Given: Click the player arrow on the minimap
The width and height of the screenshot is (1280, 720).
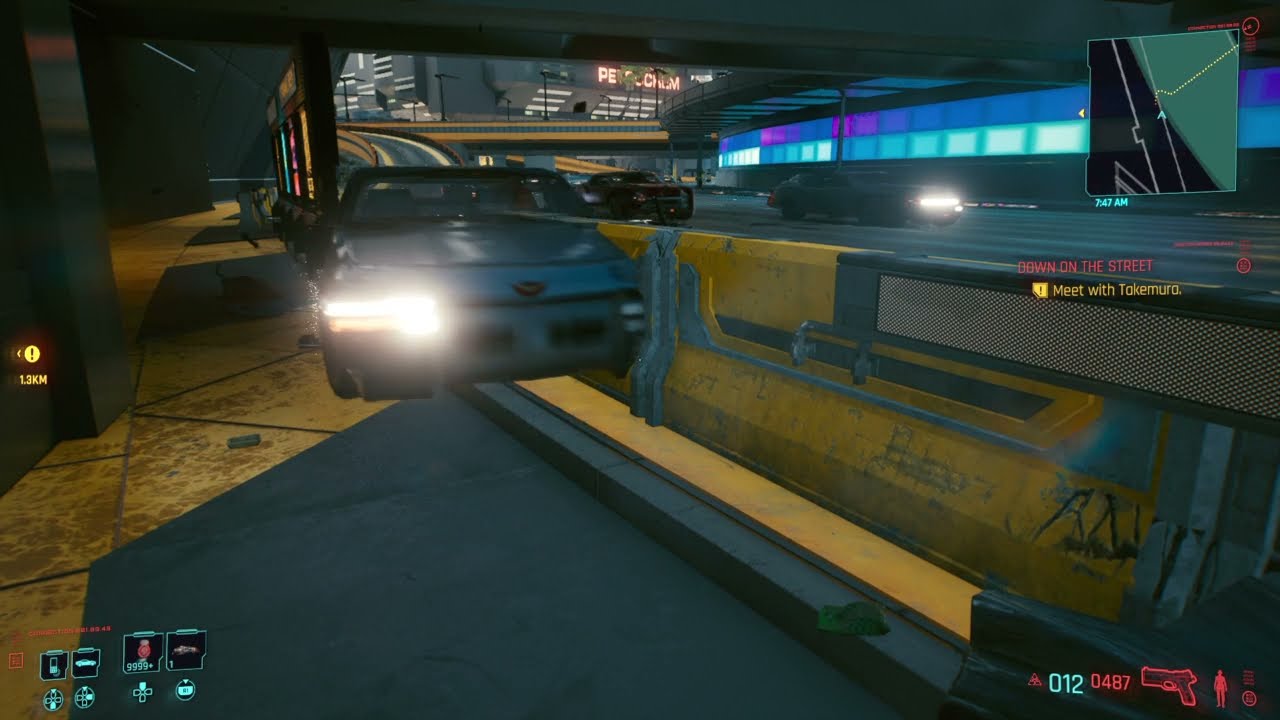Looking at the screenshot, I should coord(1163,114).
